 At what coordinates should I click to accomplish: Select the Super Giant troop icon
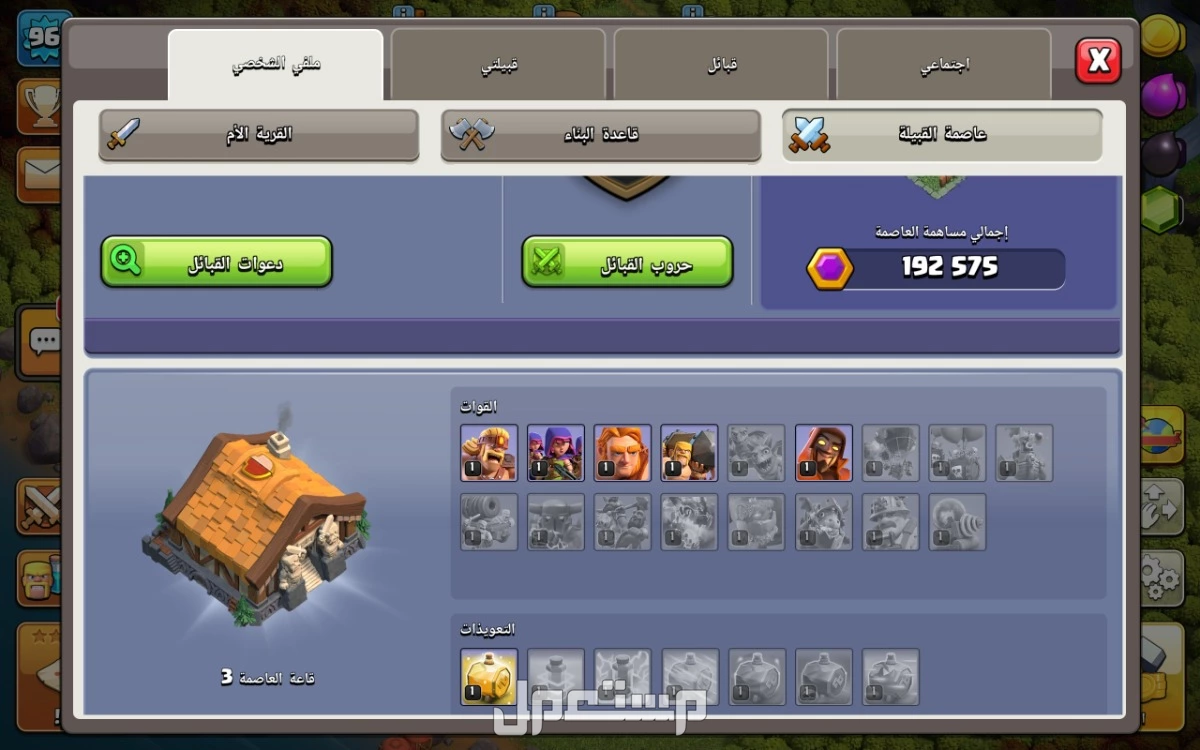pyautogui.click(x=623, y=453)
